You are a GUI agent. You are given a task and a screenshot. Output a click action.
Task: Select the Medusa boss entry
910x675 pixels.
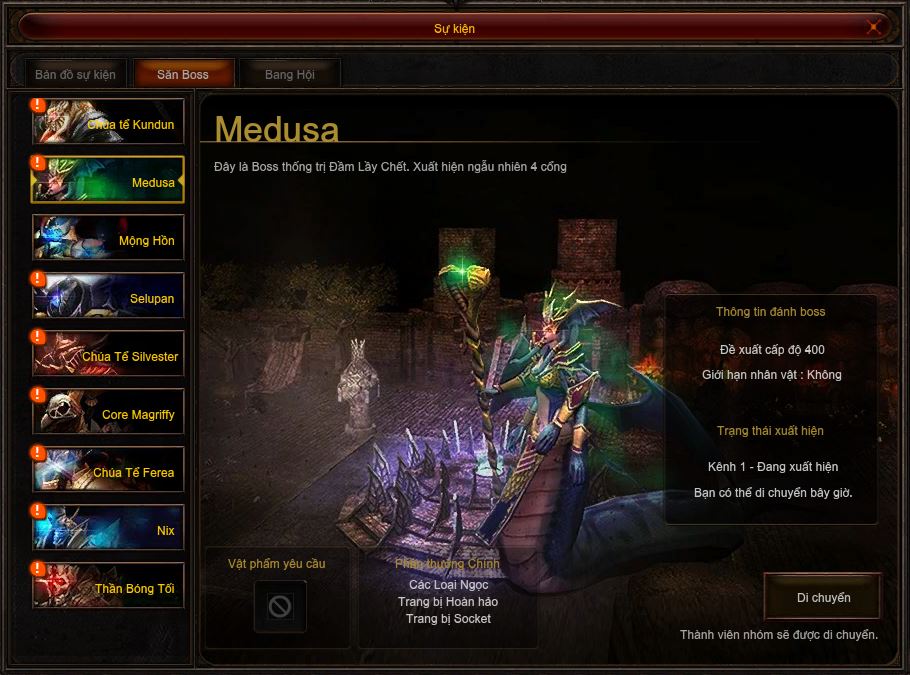click(x=108, y=180)
